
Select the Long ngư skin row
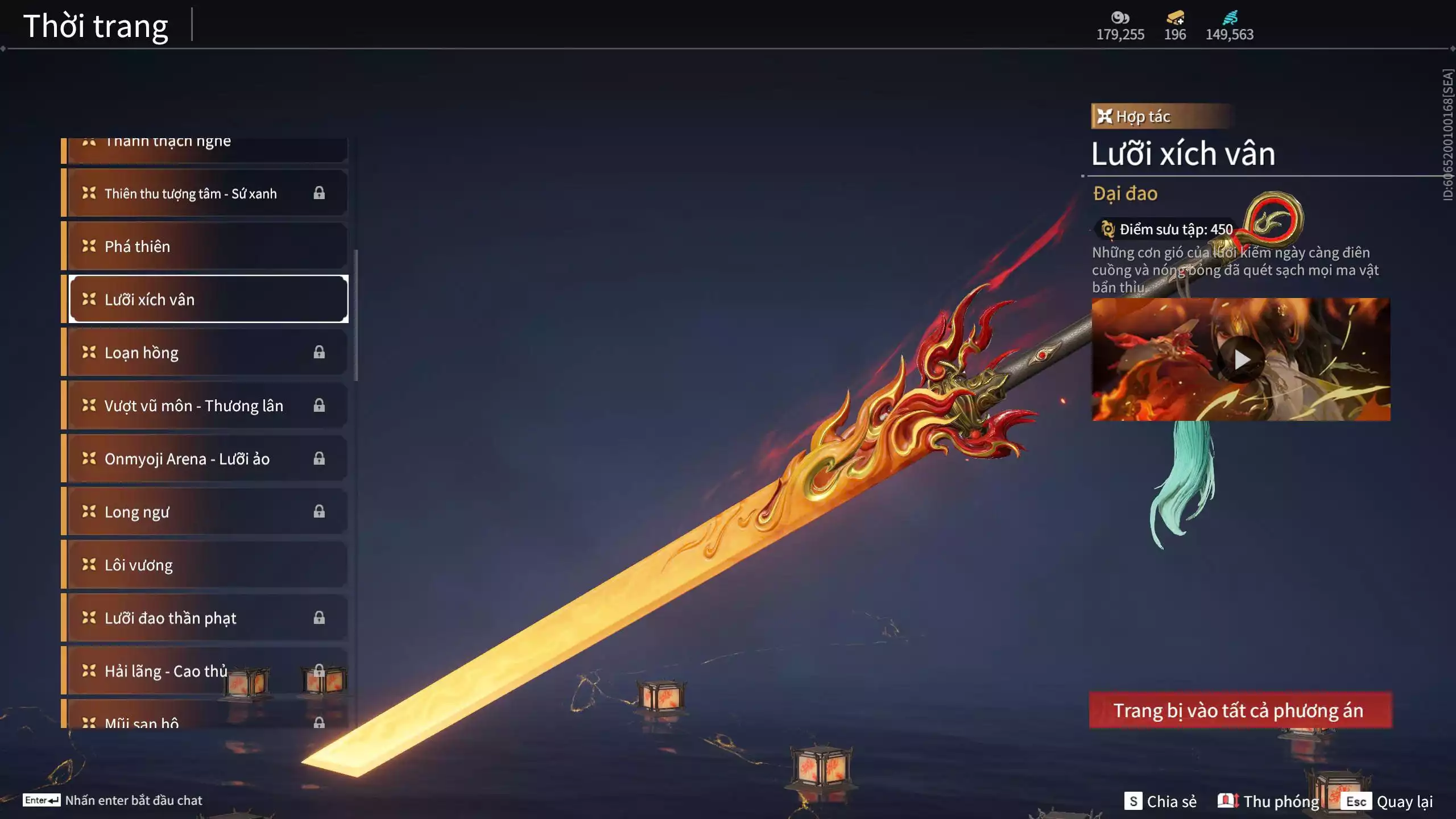point(207,512)
